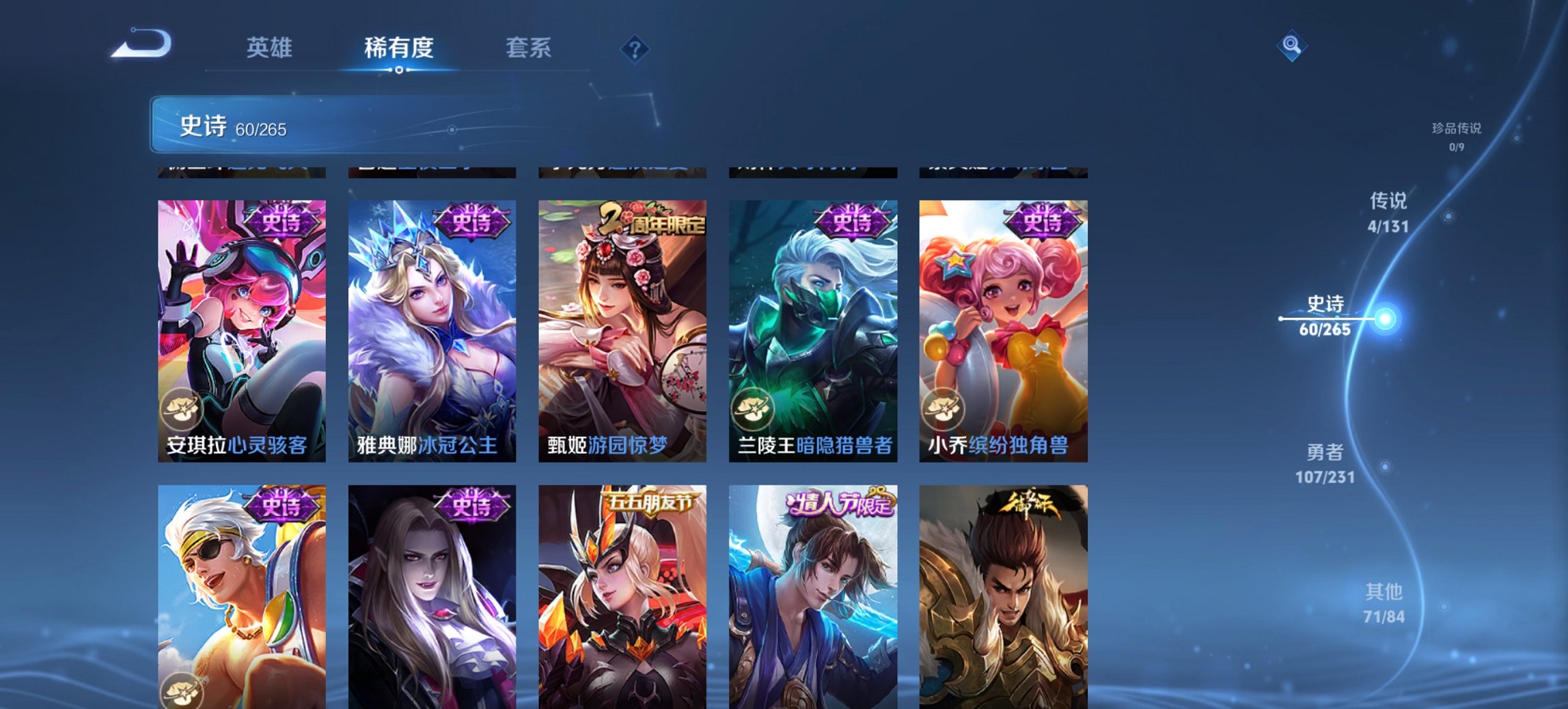
Task: Click the owned emblem on 小乔 skin card
Action: click(x=945, y=410)
